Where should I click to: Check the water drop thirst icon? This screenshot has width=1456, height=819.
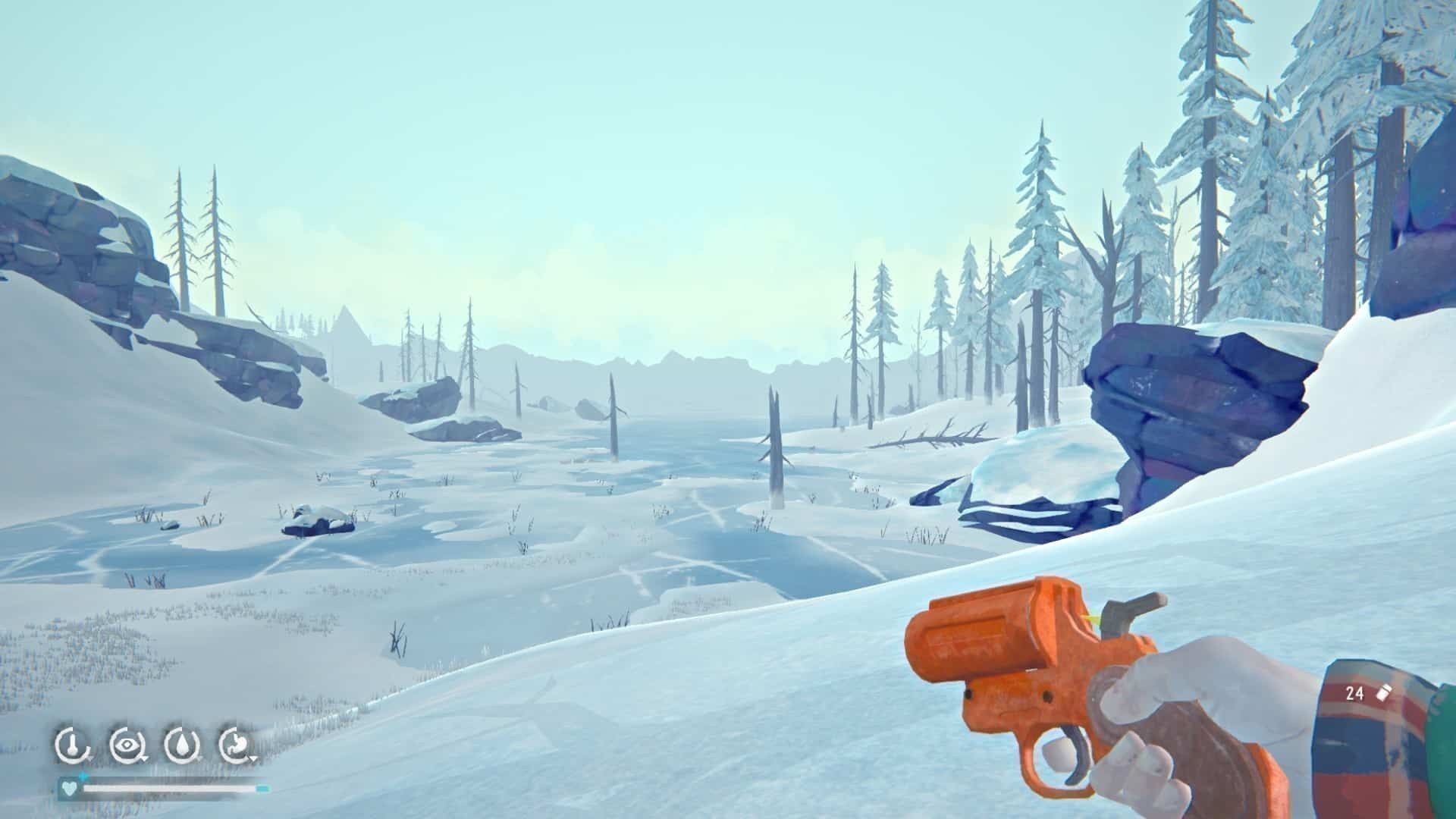coord(180,745)
